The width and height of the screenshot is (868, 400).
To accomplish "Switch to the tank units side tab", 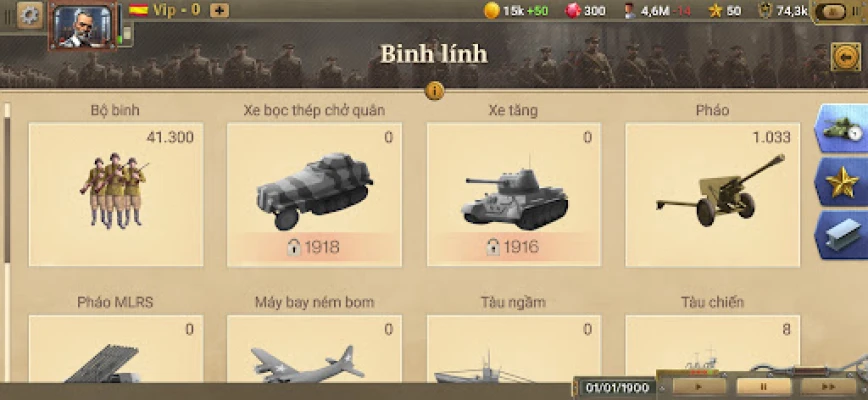I will pyautogui.click(x=844, y=129).
